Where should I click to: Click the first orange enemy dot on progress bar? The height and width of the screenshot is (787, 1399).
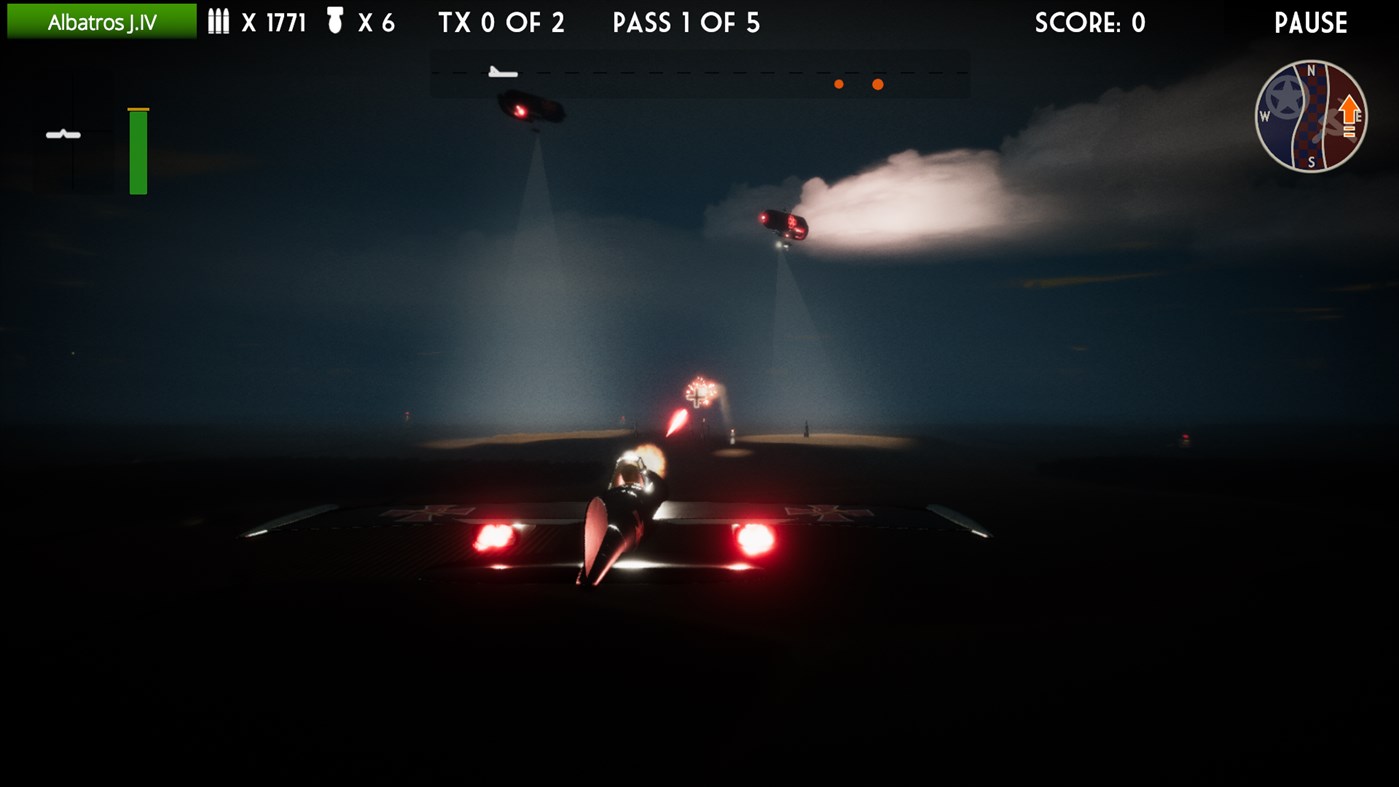click(837, 84)
